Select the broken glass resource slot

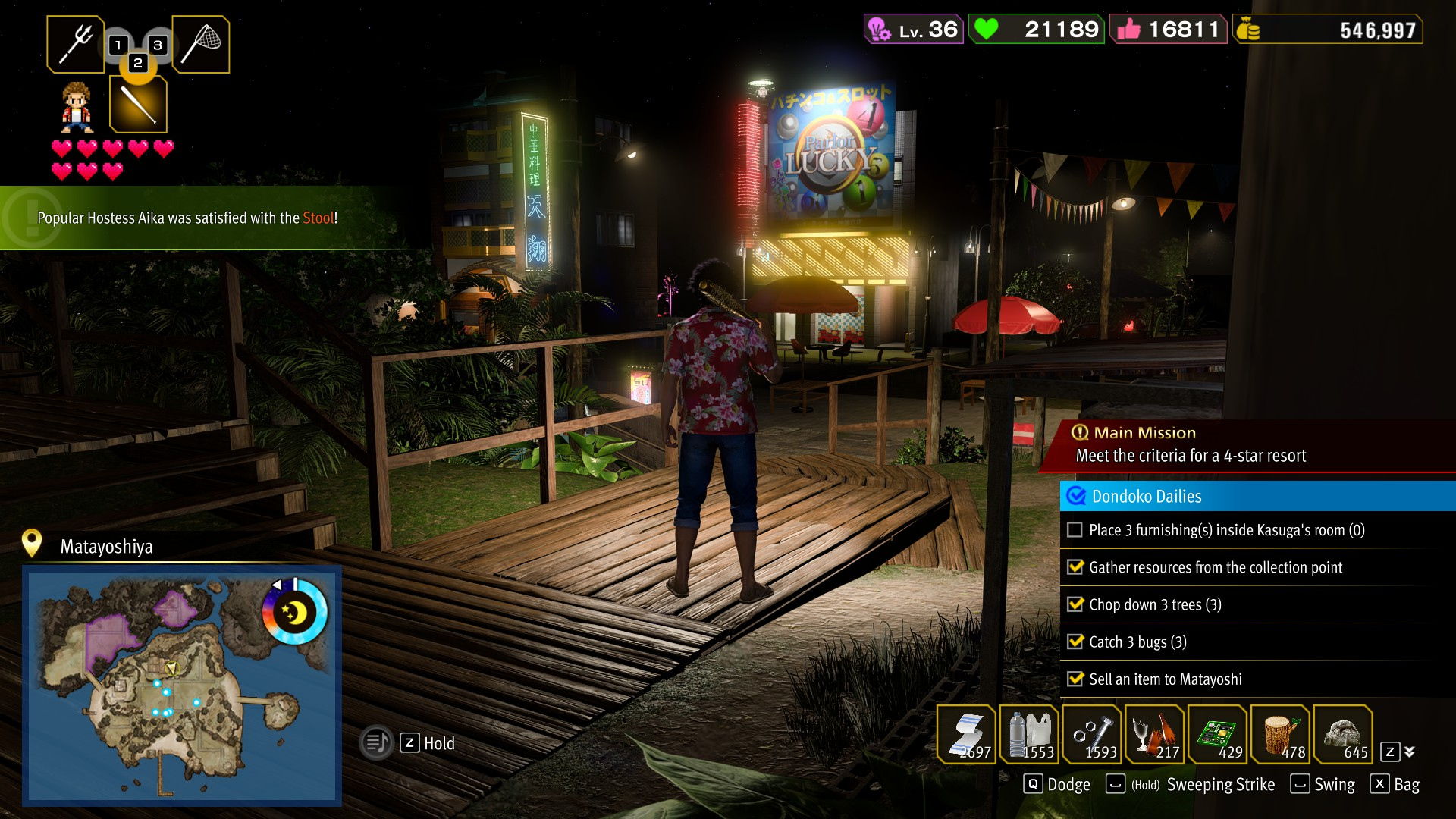click(1155, 734)
